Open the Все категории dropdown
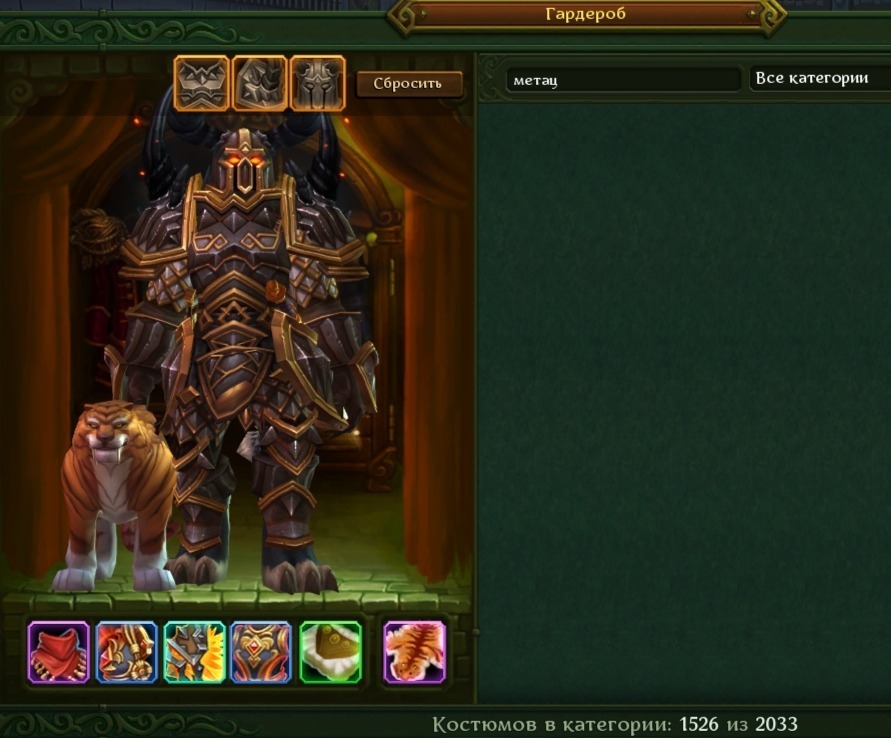Viewport: 891px width, 738px height. 818,79
